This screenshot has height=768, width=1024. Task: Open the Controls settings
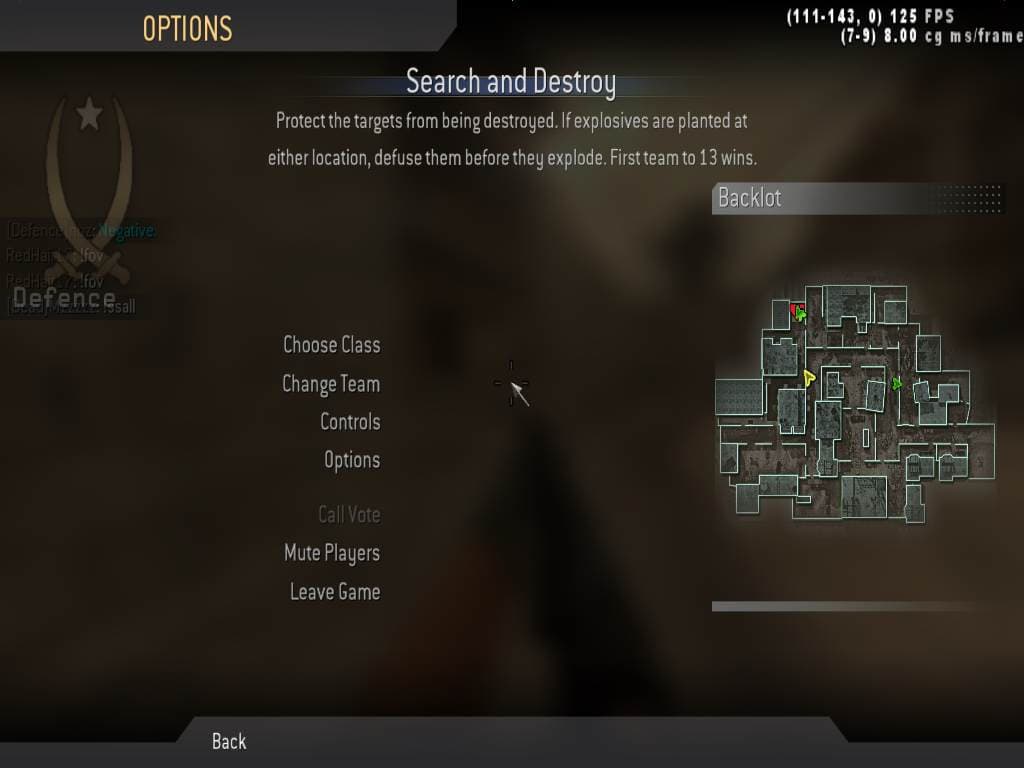pos(350,422)
